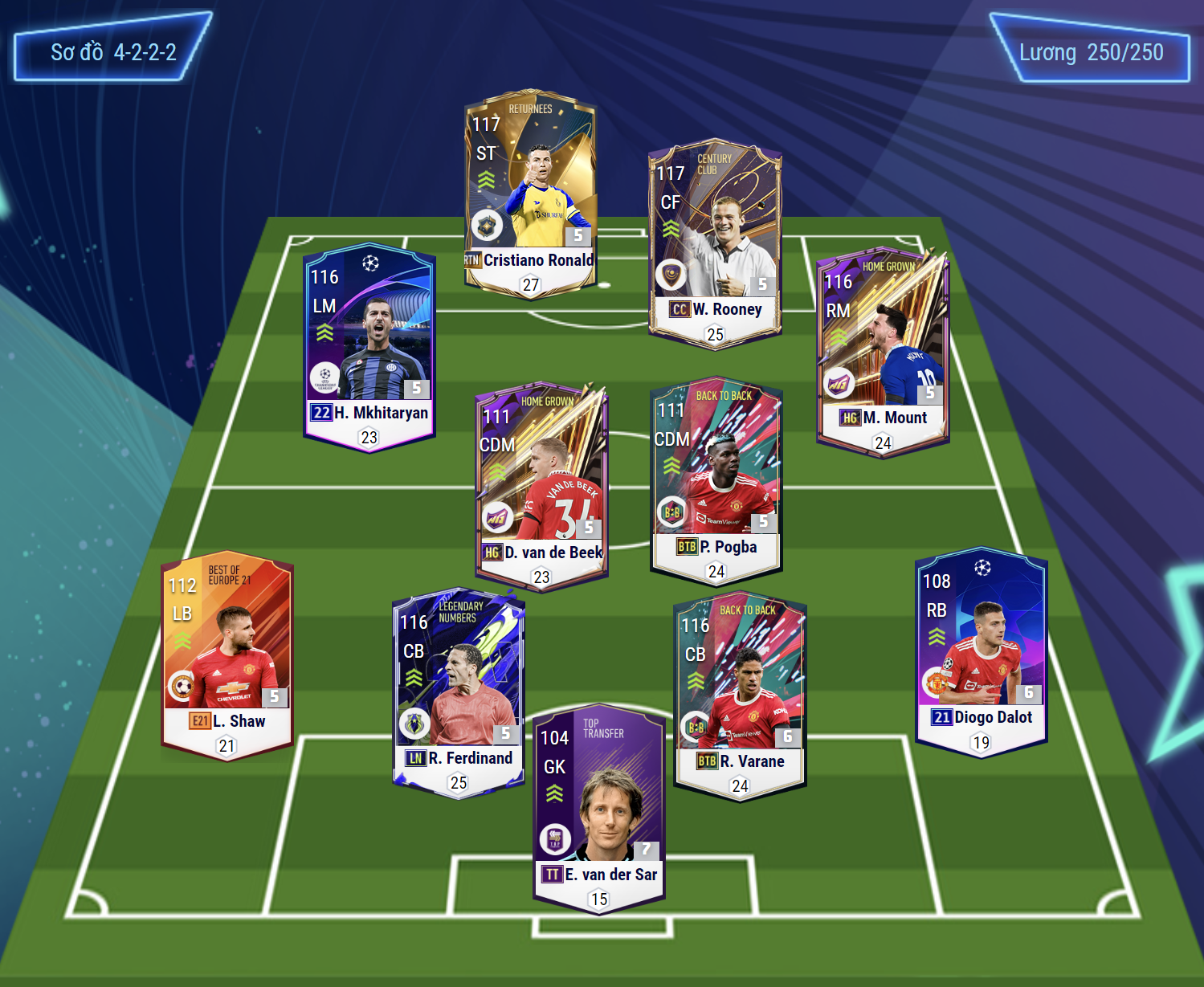Pick the H. Mkhitaryan LM card
This screenshot has height=987, width=1204.
coord(369,347)
